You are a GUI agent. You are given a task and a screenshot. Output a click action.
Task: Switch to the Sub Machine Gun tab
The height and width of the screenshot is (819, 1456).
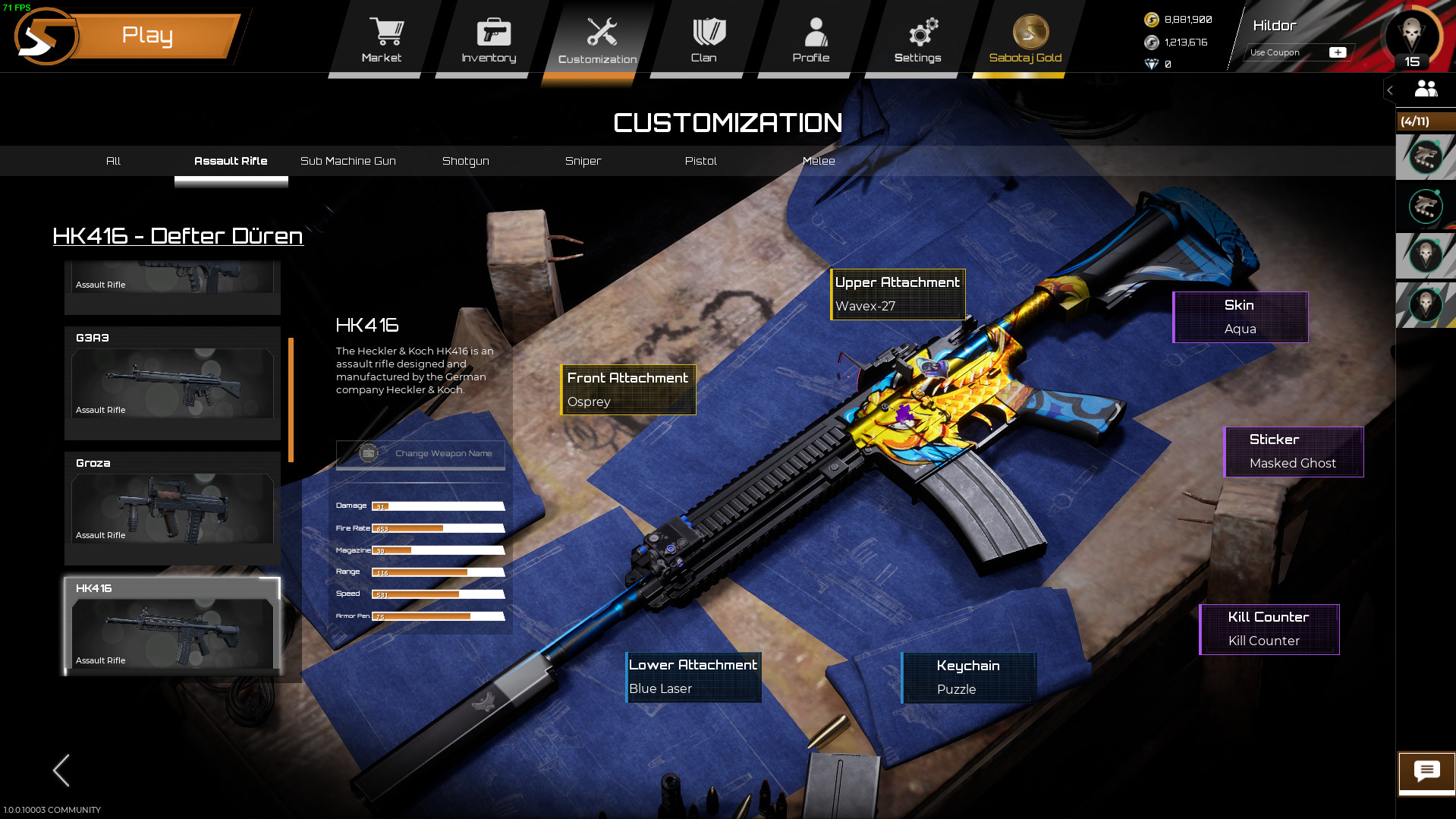click(x=348, y=161)
